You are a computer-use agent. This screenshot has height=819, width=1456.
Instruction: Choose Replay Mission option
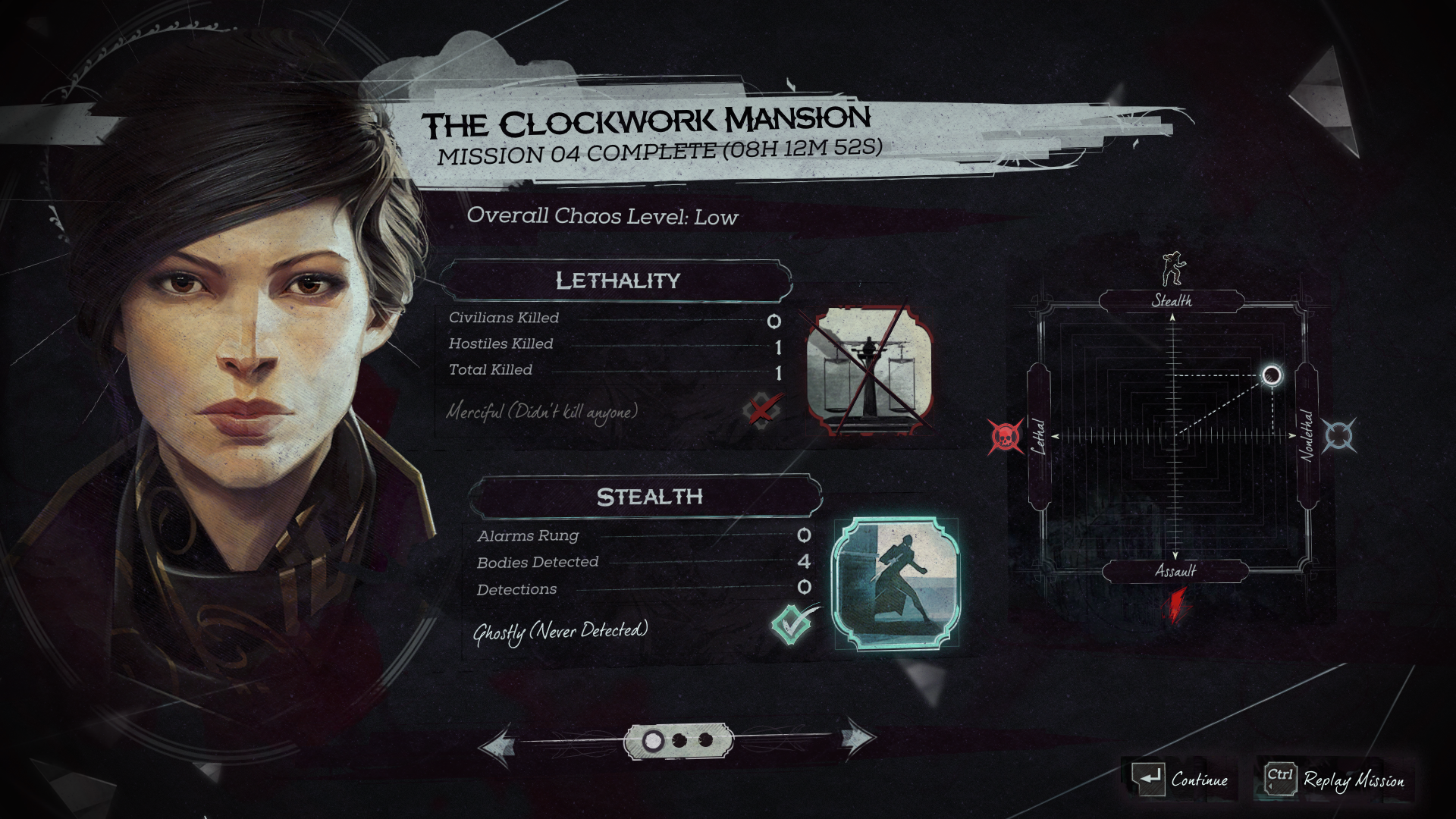(x=1335, y=779)
